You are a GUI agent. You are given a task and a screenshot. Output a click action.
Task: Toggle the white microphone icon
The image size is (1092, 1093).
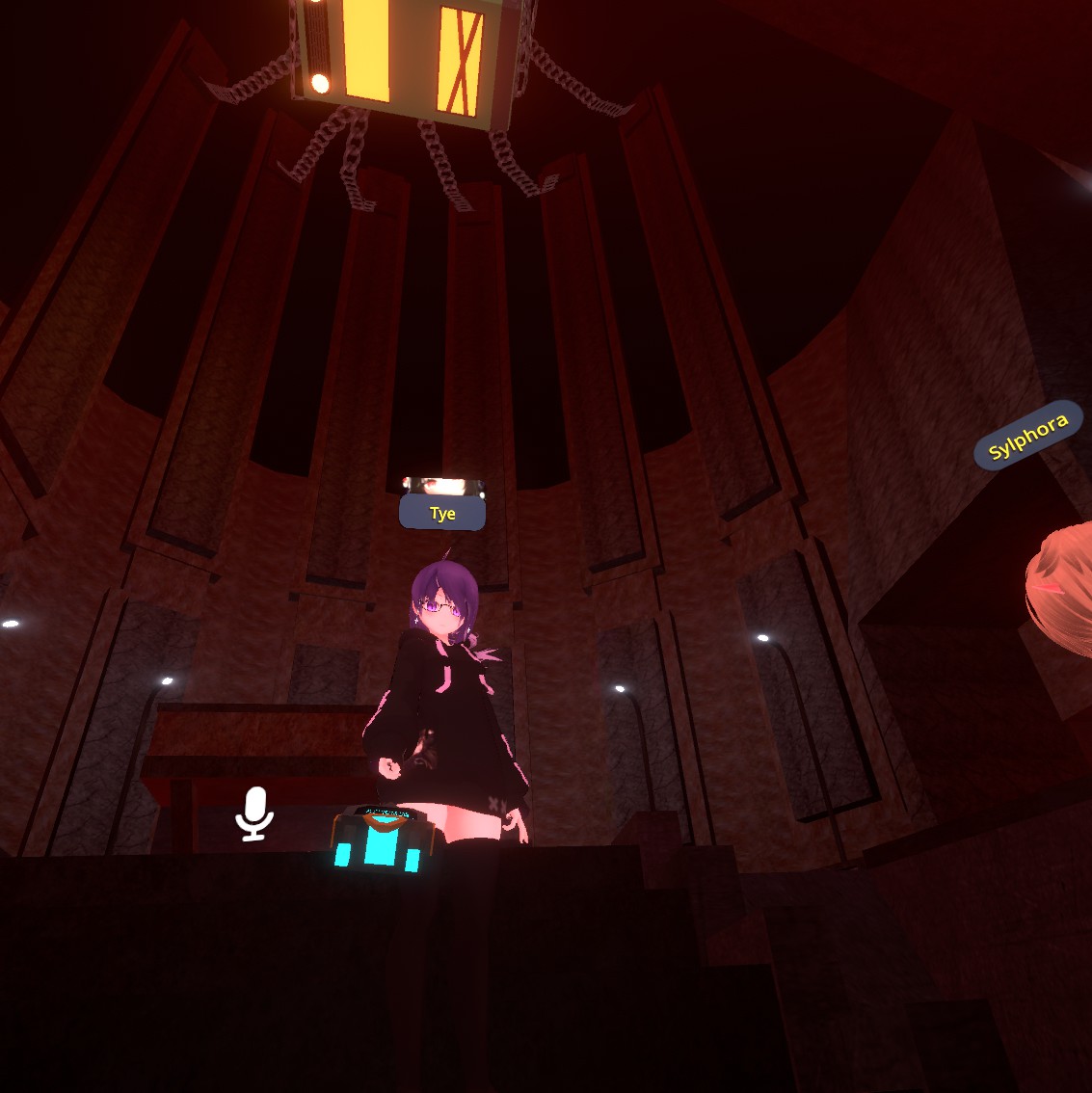click(x=254, y=813)
